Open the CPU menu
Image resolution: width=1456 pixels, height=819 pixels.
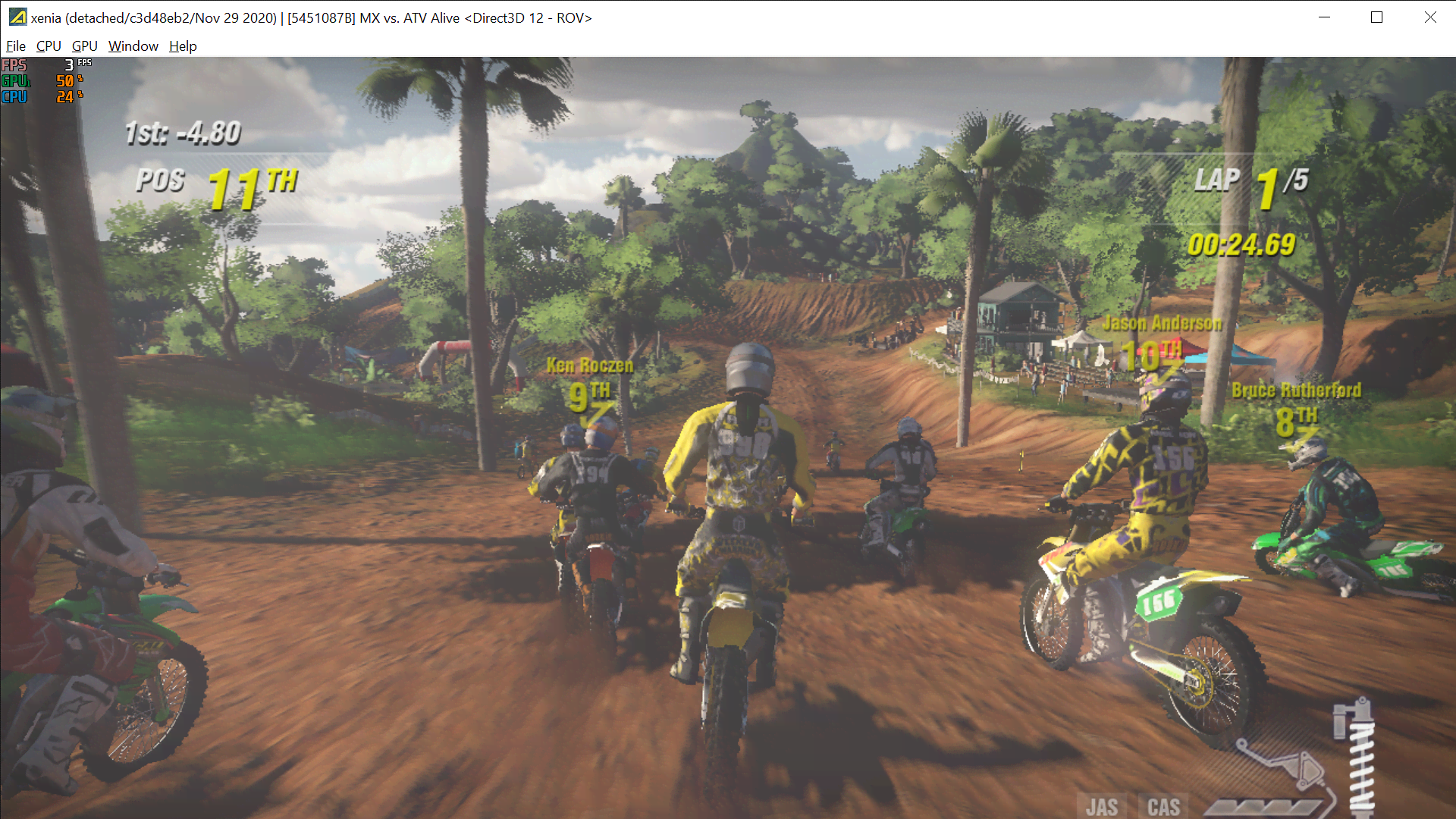[48, 46]
